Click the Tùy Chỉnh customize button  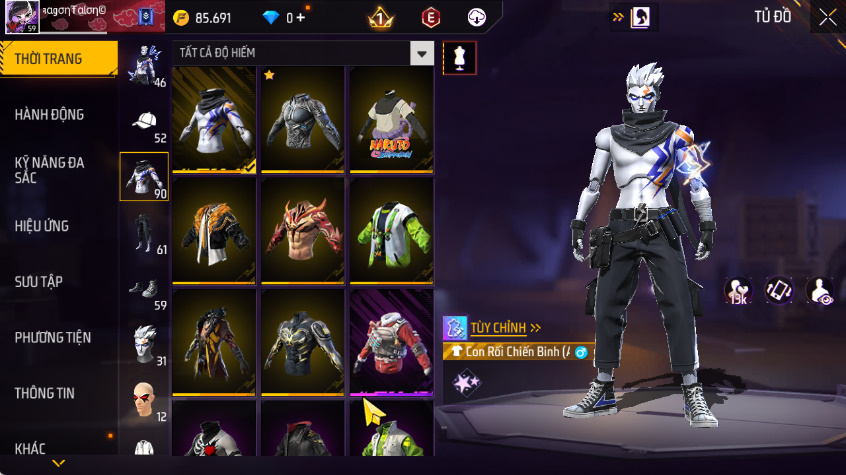(505, 327)
